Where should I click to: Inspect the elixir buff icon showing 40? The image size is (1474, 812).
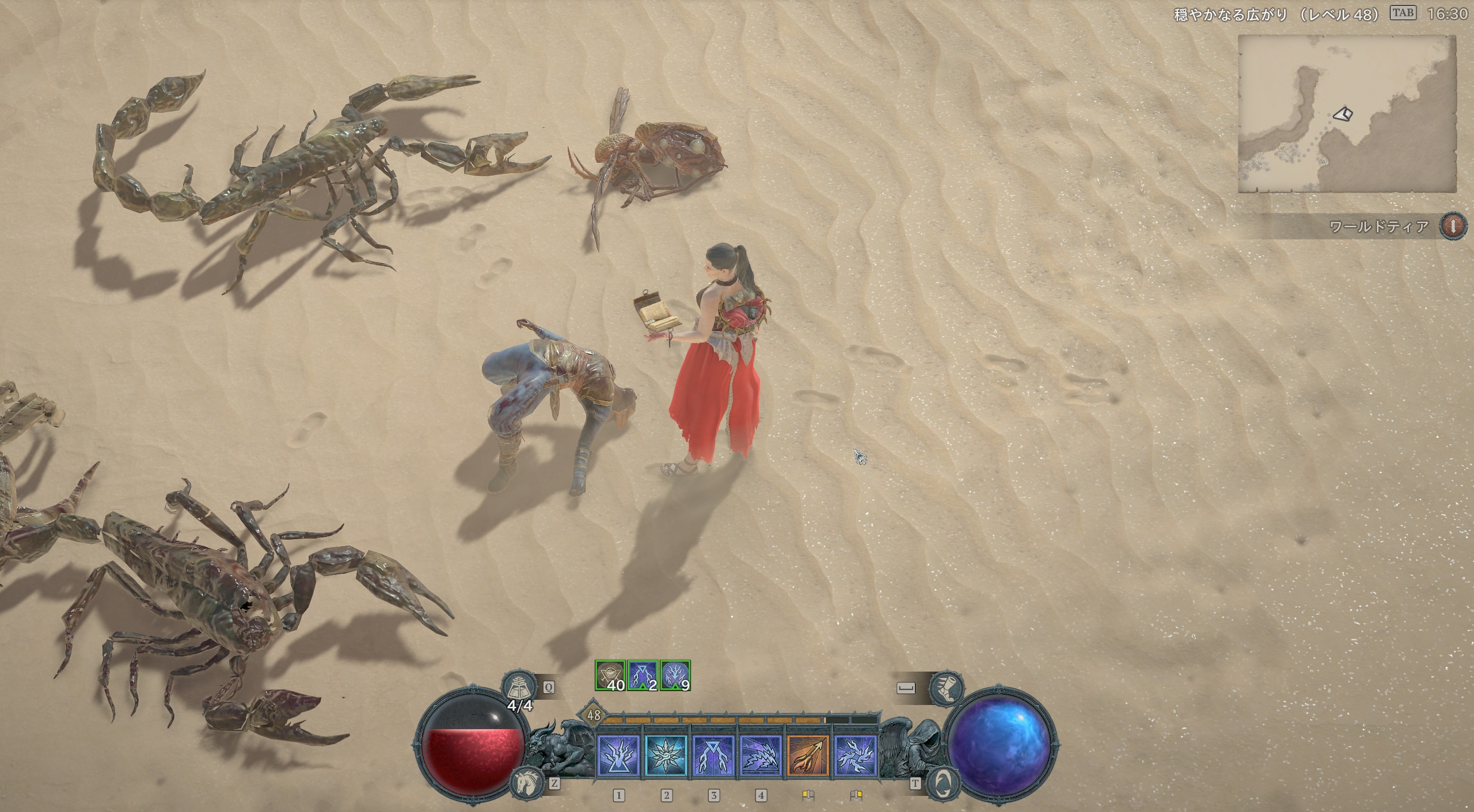(610, 676)
